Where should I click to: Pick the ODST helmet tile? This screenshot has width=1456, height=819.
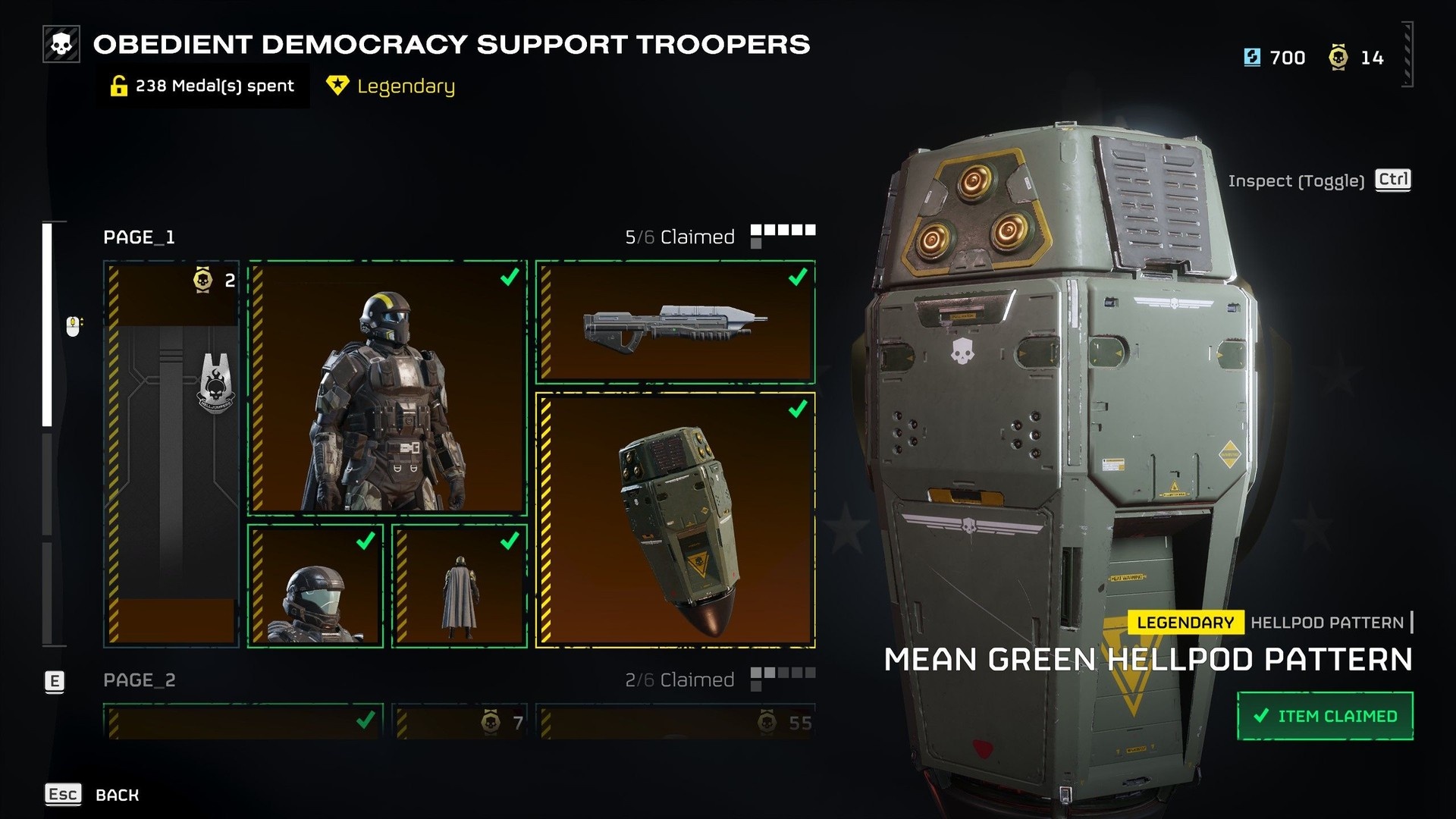315,586
